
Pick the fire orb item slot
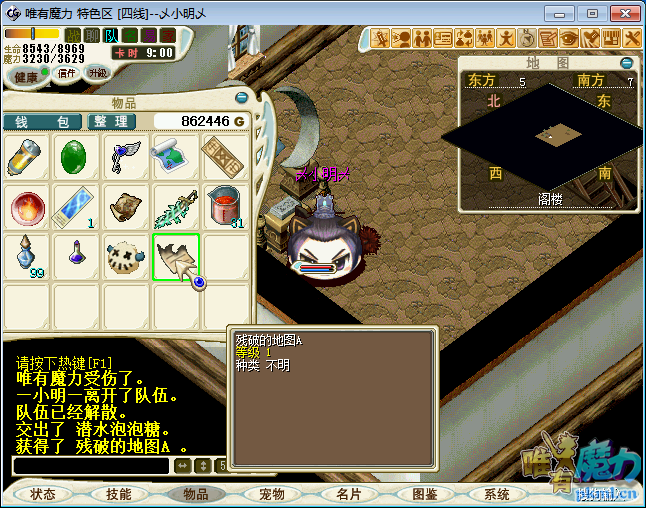click(27, 207)
